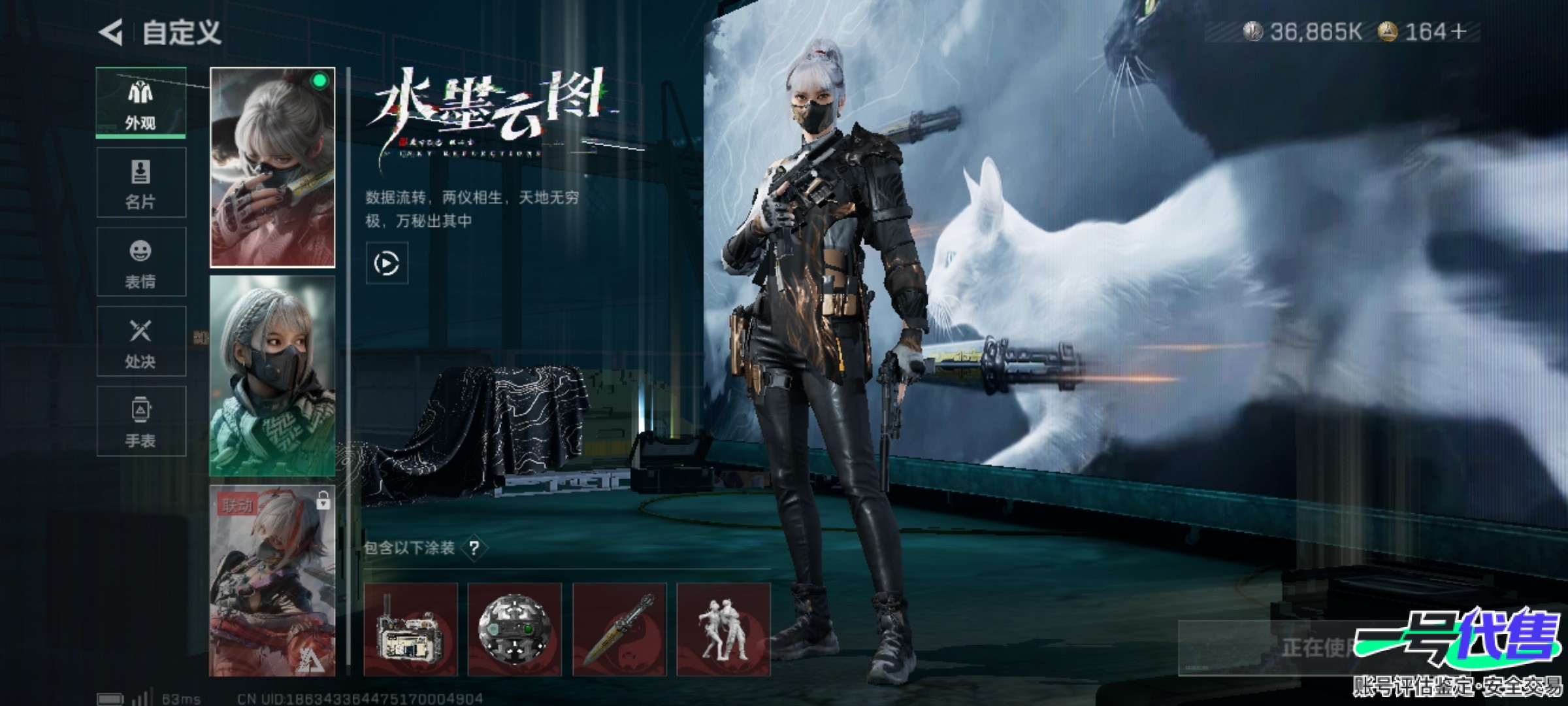Switch to the 外观 appearance tab
Screen dimensions: 1568x706
[140, 103]
